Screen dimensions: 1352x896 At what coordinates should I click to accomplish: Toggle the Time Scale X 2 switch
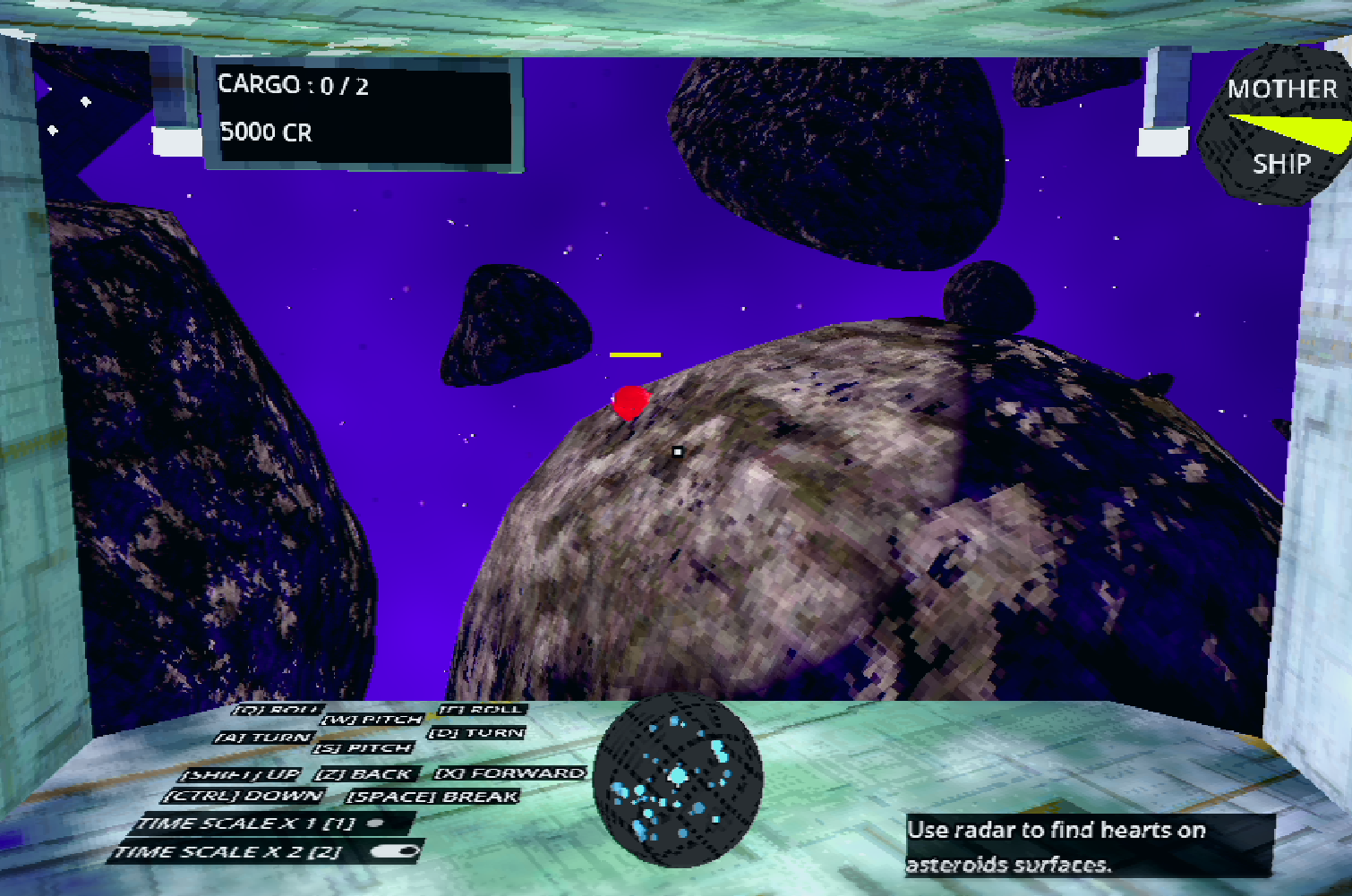point(396,851)
